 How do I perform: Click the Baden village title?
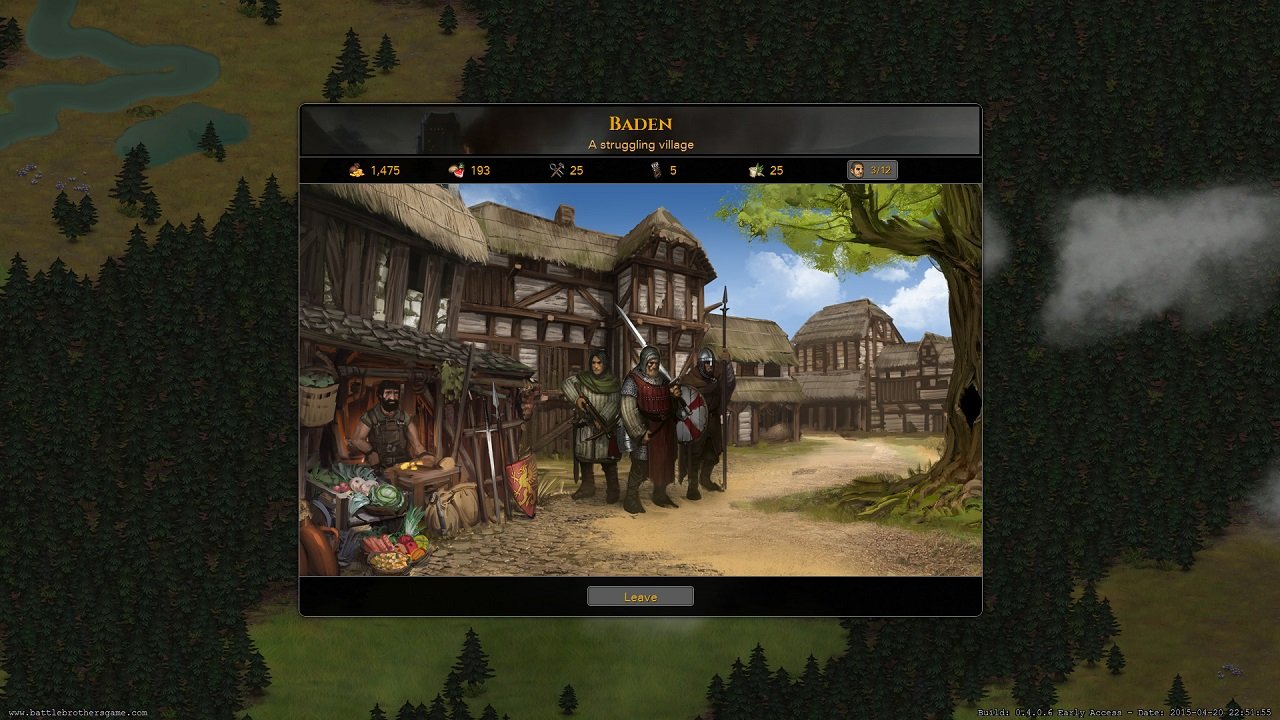click(640, 124)
